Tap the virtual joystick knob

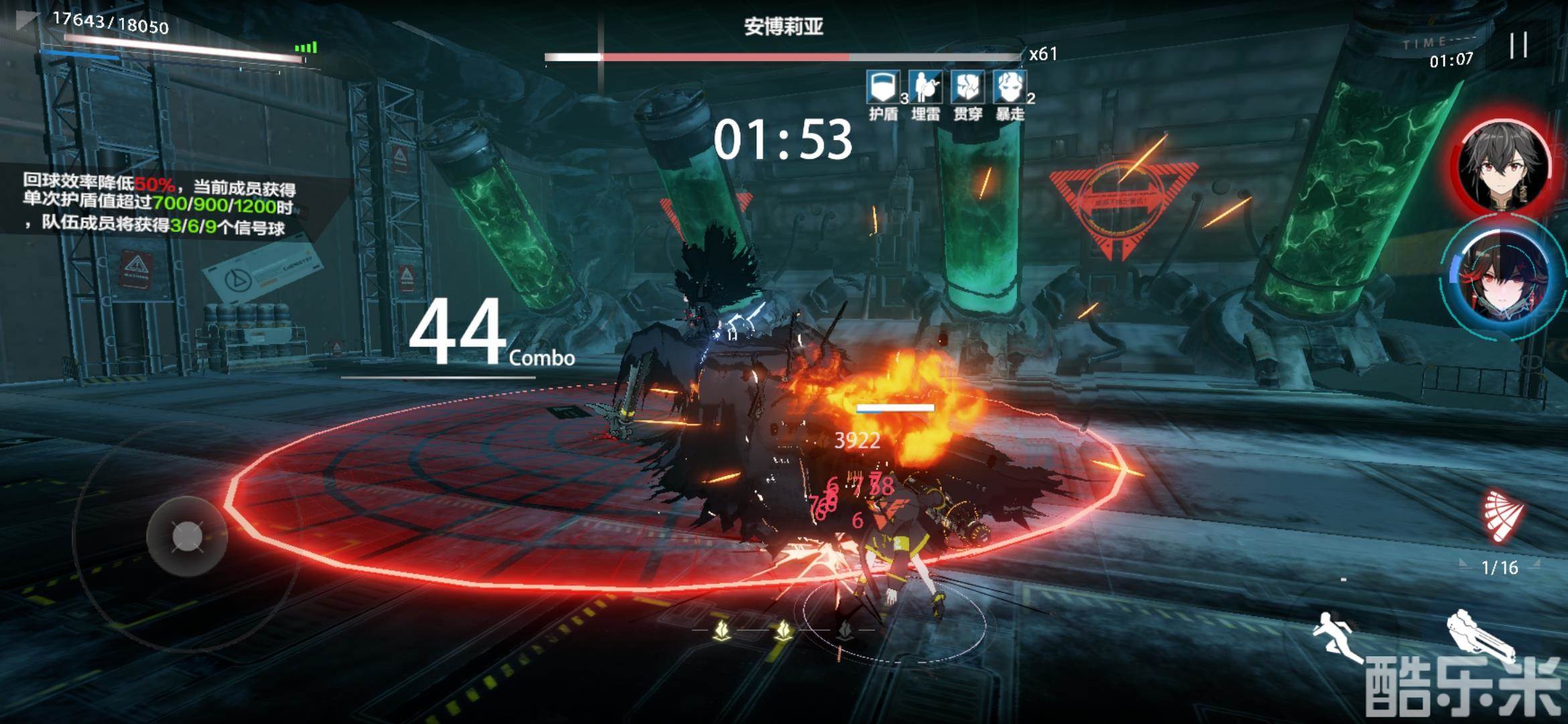click(187, 536)
